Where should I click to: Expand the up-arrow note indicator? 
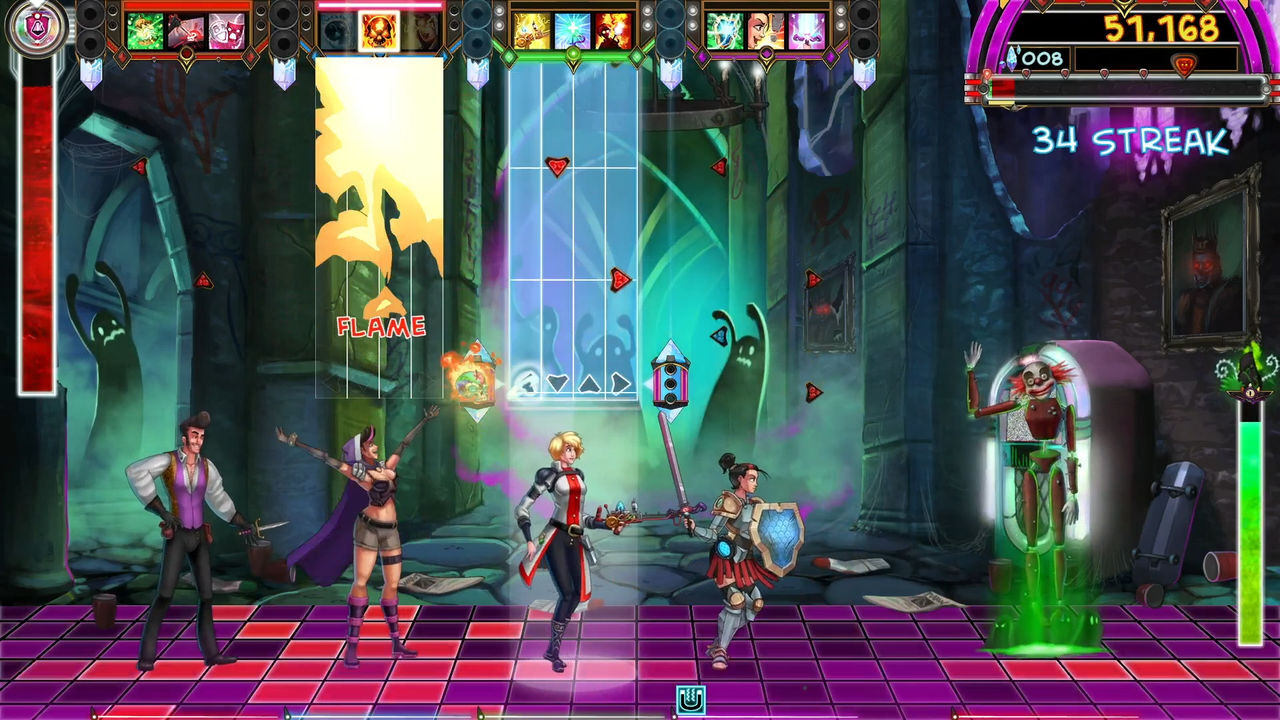click(589, 383)
